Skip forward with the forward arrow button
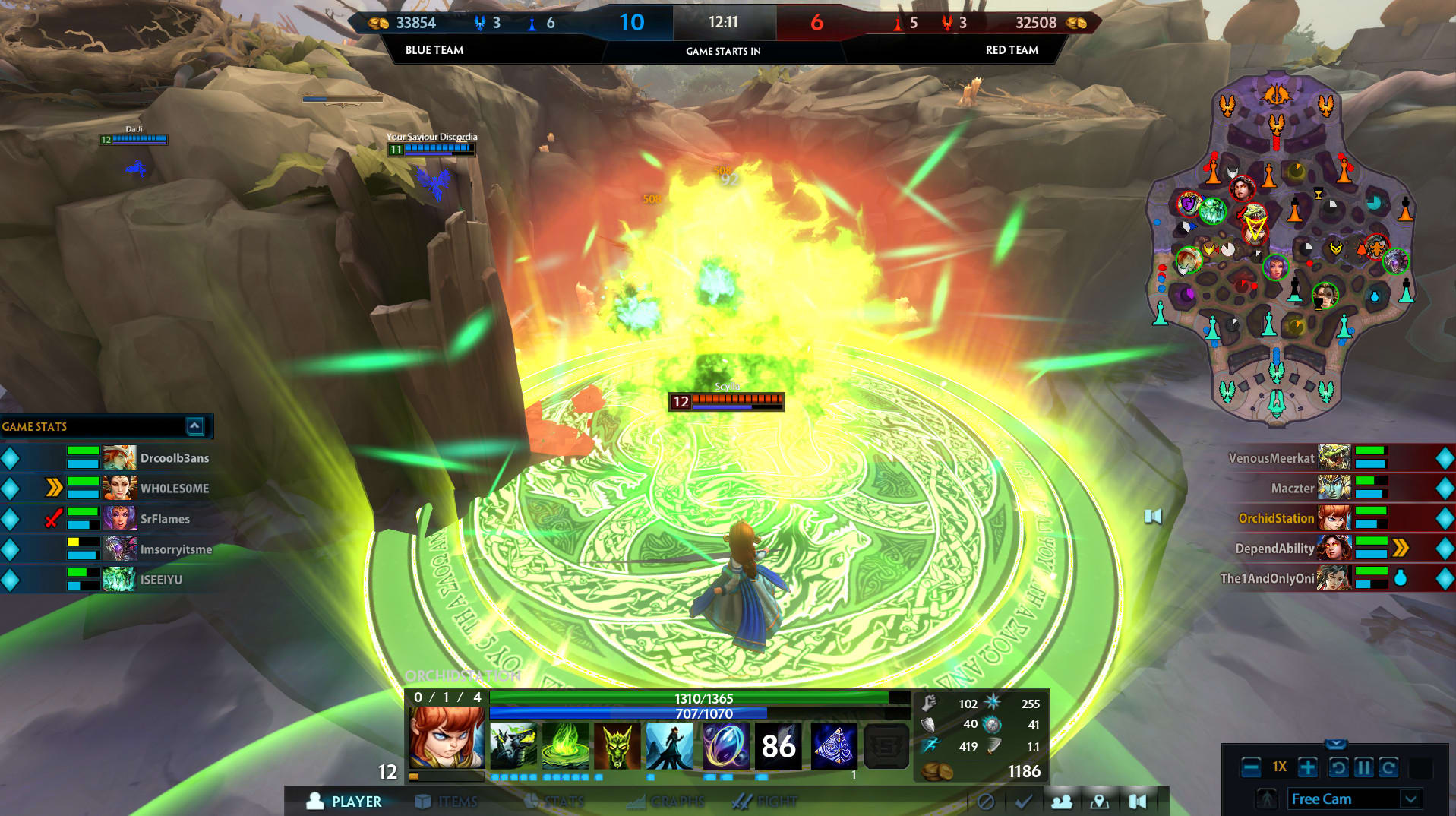 (1388, 768)
